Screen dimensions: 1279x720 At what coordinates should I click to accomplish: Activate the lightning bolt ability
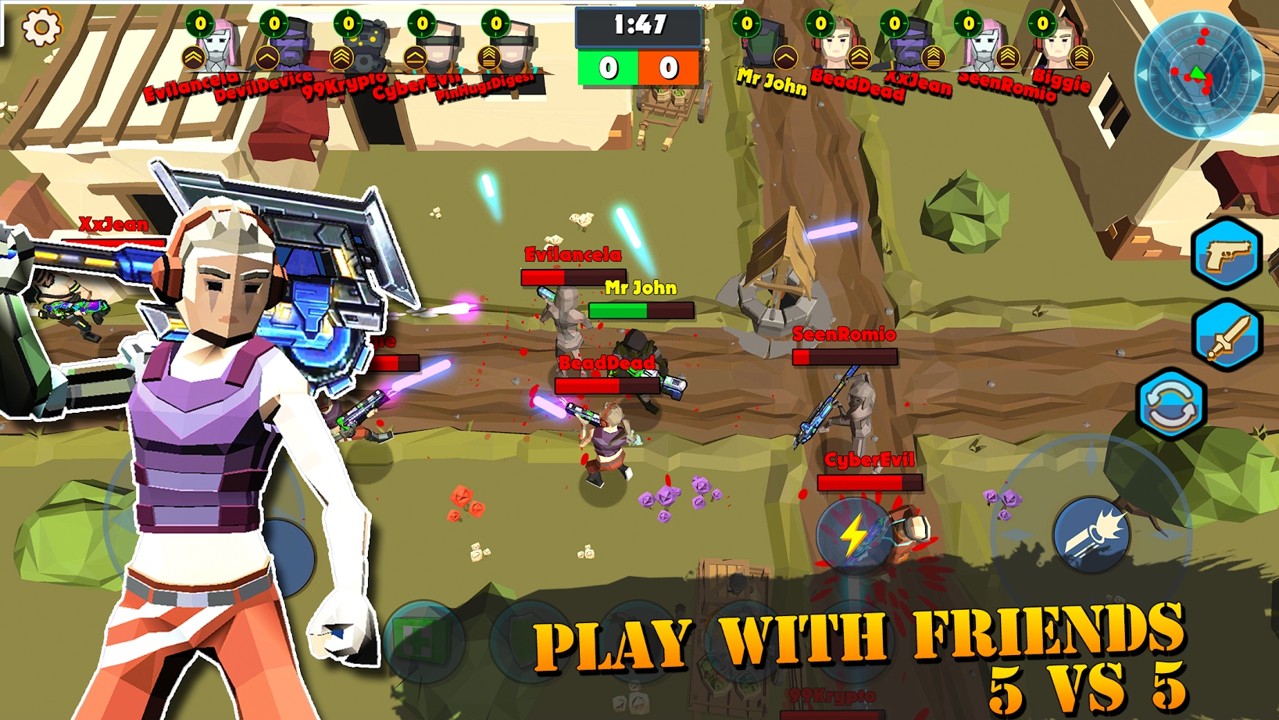[x=853, y=534]
